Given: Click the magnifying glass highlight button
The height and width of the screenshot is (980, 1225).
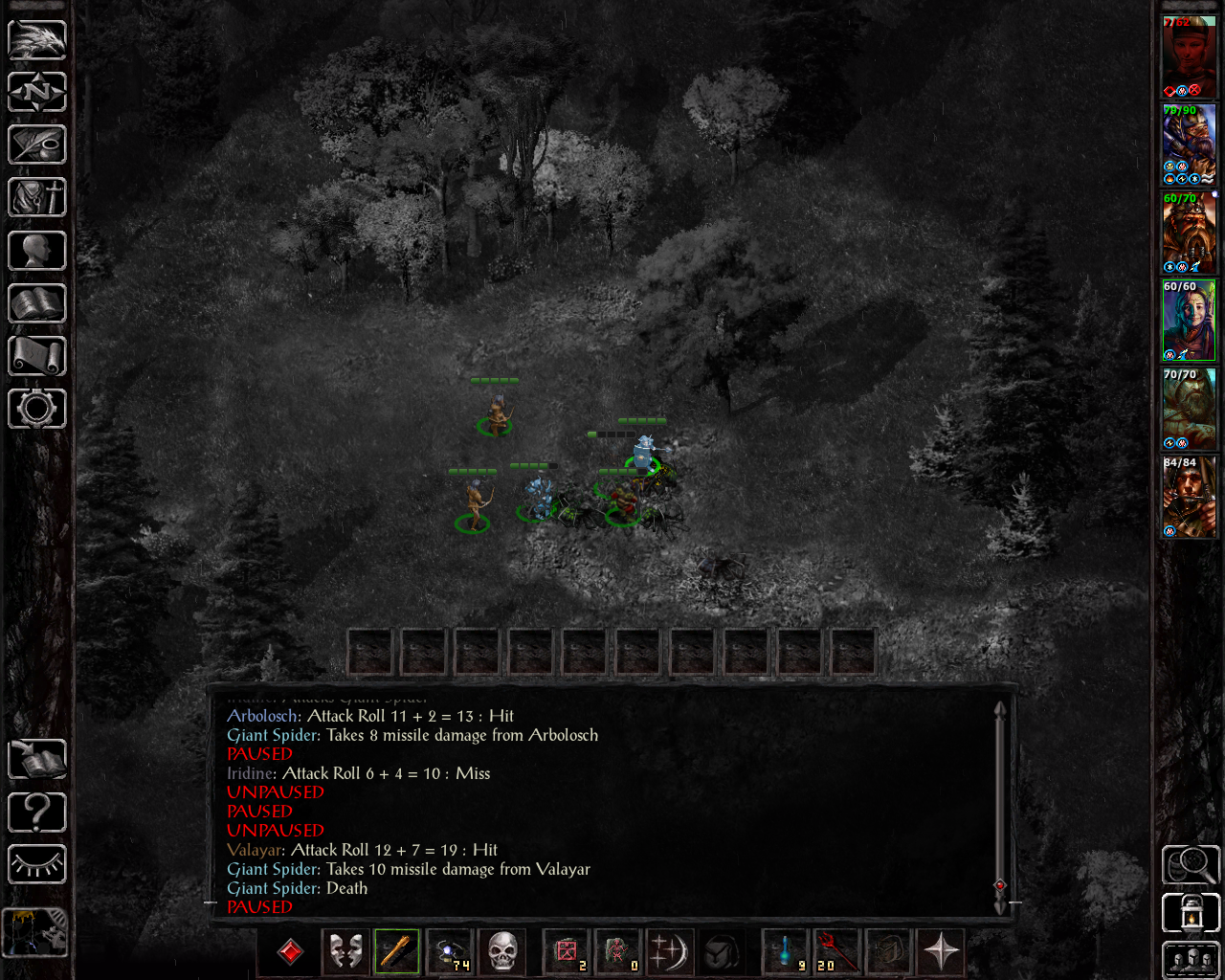Looking at the screenshot, I should coord(1191,864).
